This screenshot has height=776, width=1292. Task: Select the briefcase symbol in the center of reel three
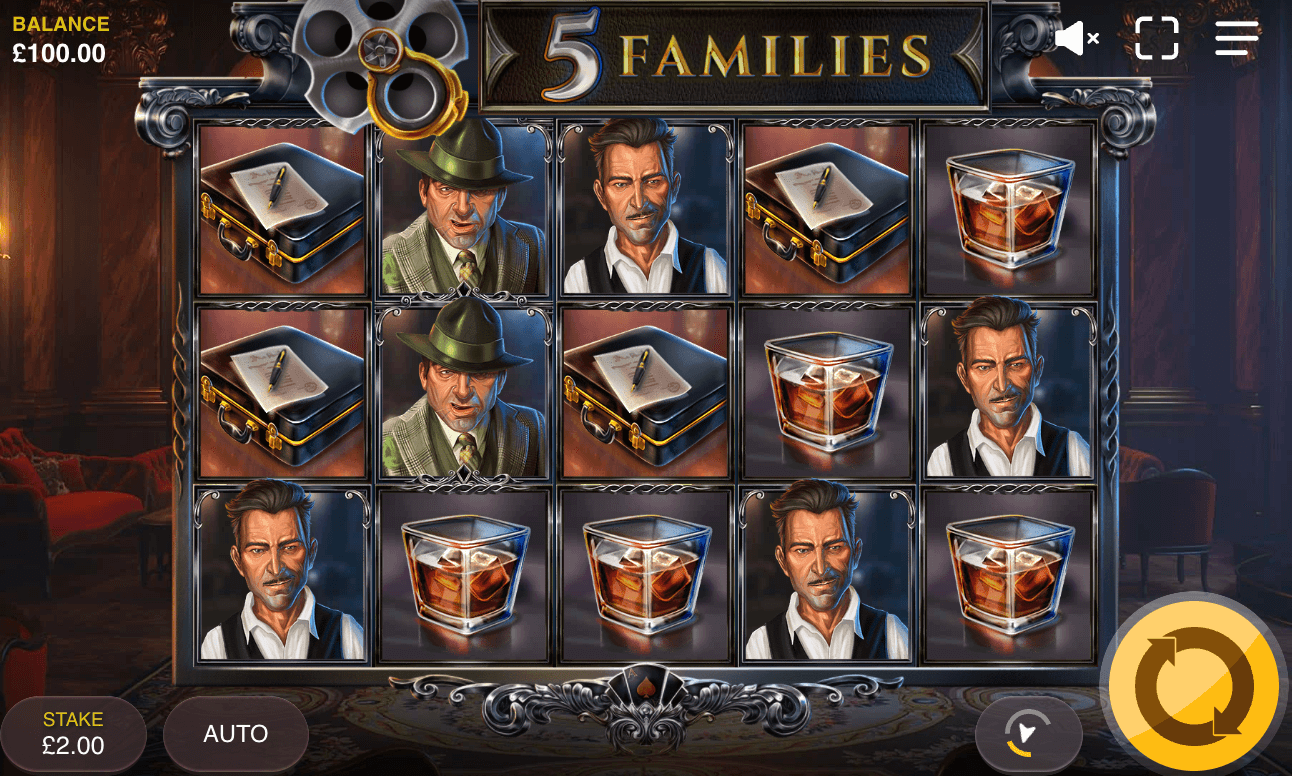click(x=645, y=390)
